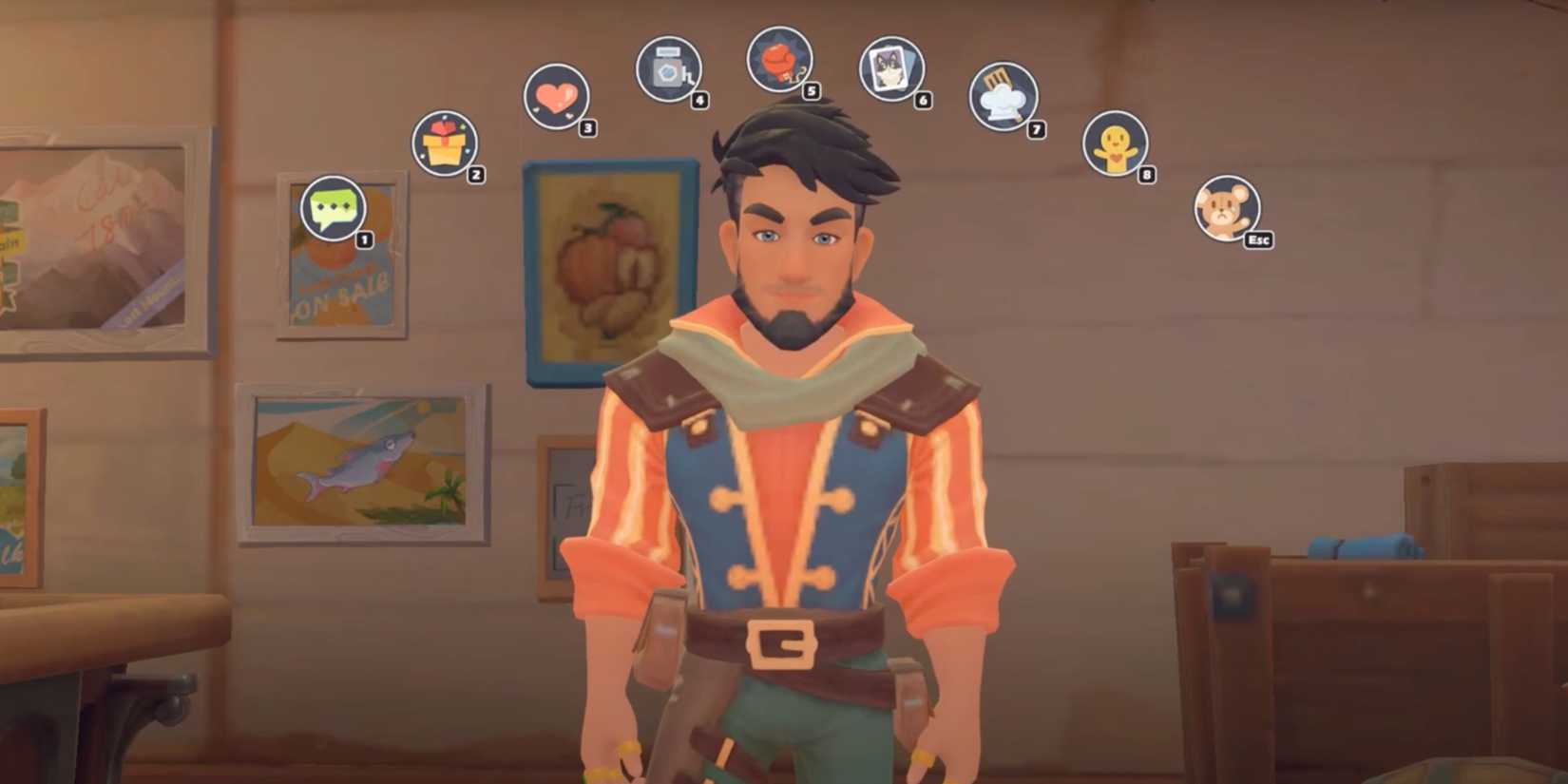Click the number 1 hotkey badge

[363, 238]
